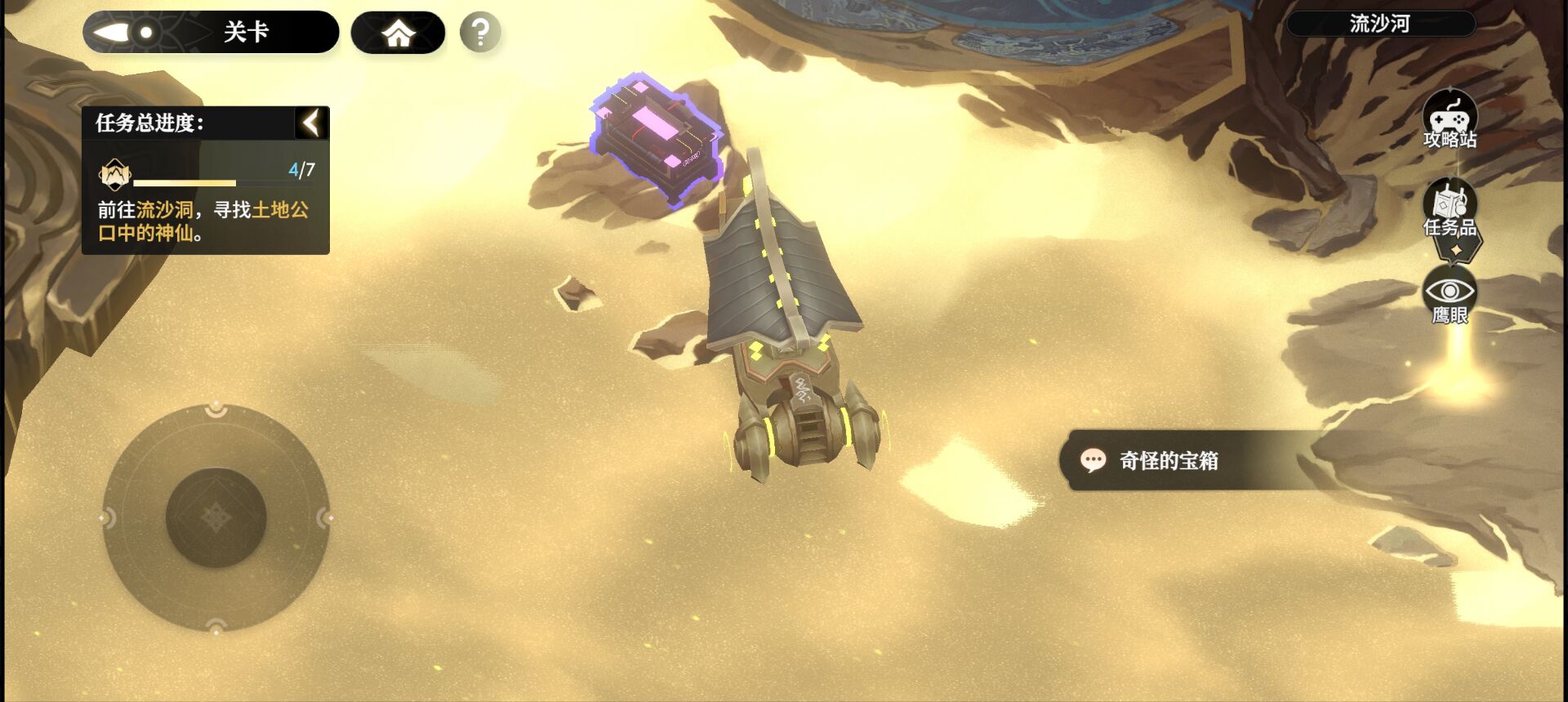Activate the 鹰眼 eagle eye
This screenshot has width=1568, height=702.
click(x=1450, y=297)
